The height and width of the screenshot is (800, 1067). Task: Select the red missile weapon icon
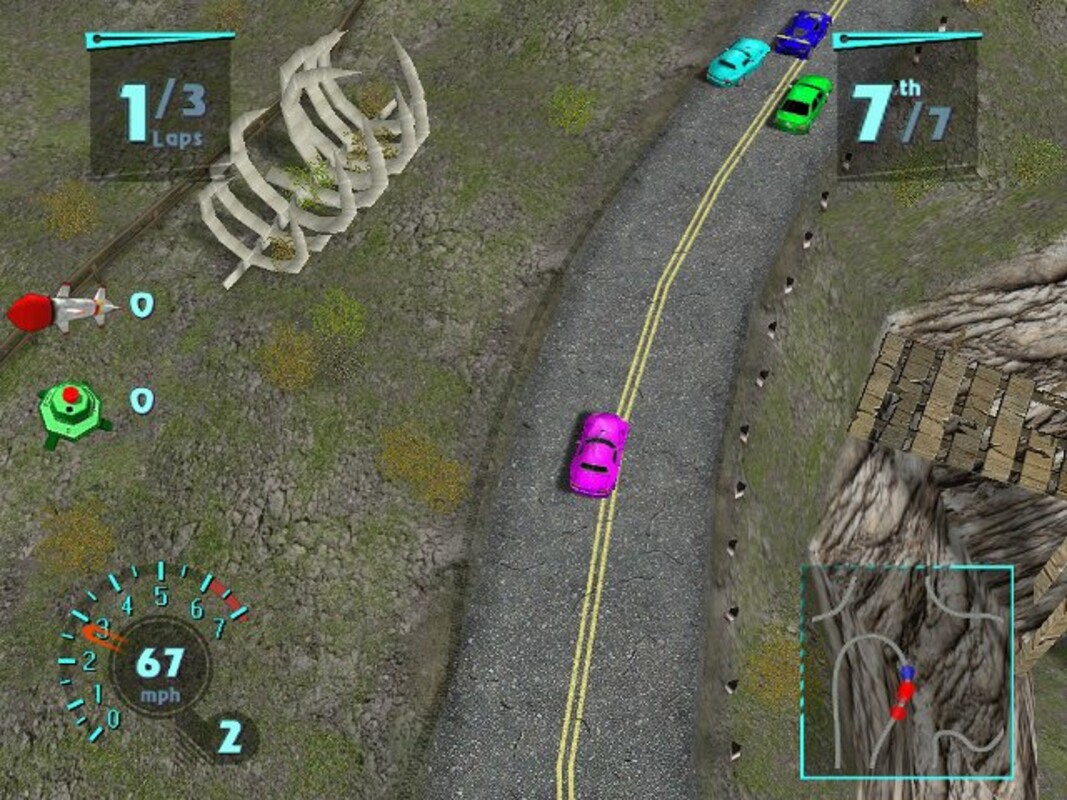pyautogui.click(x=58, y=307)
